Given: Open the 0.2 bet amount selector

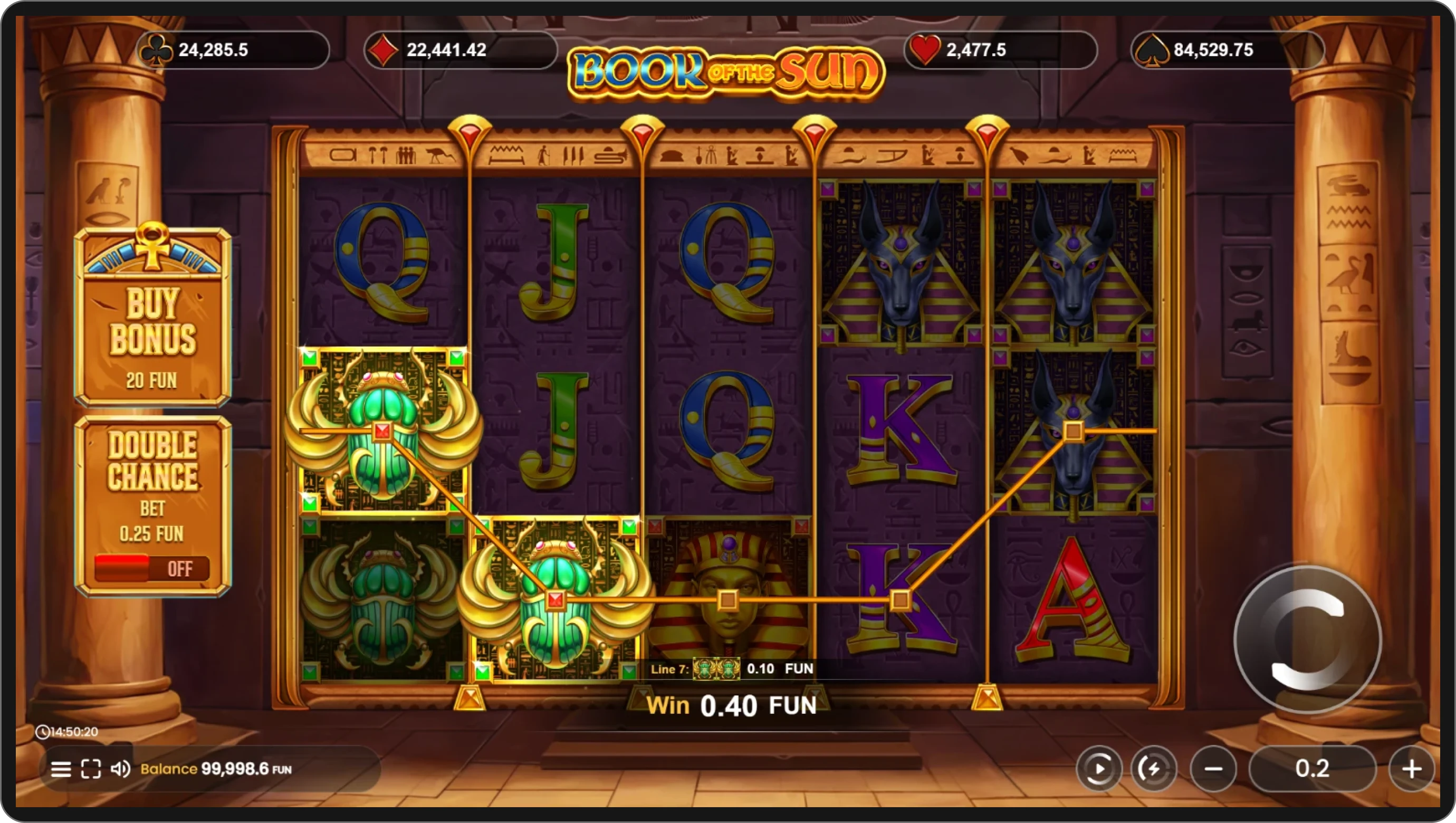Looking at the screenshot, I should click(x=1312, y=769).
